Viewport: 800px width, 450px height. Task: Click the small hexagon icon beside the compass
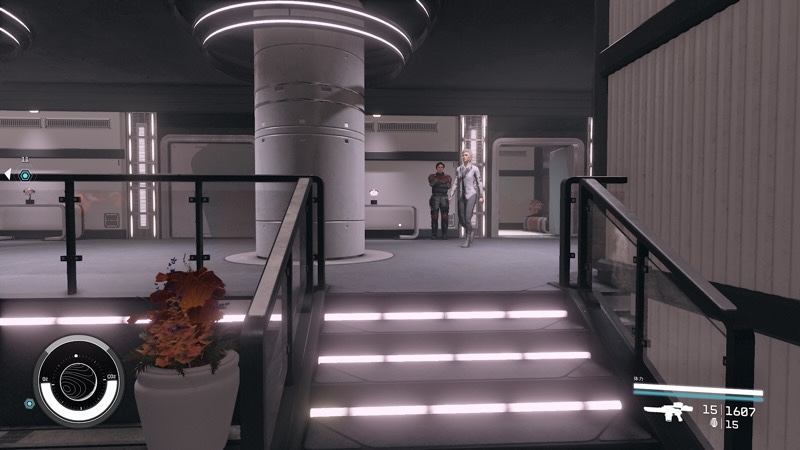[x=29, y=404]
